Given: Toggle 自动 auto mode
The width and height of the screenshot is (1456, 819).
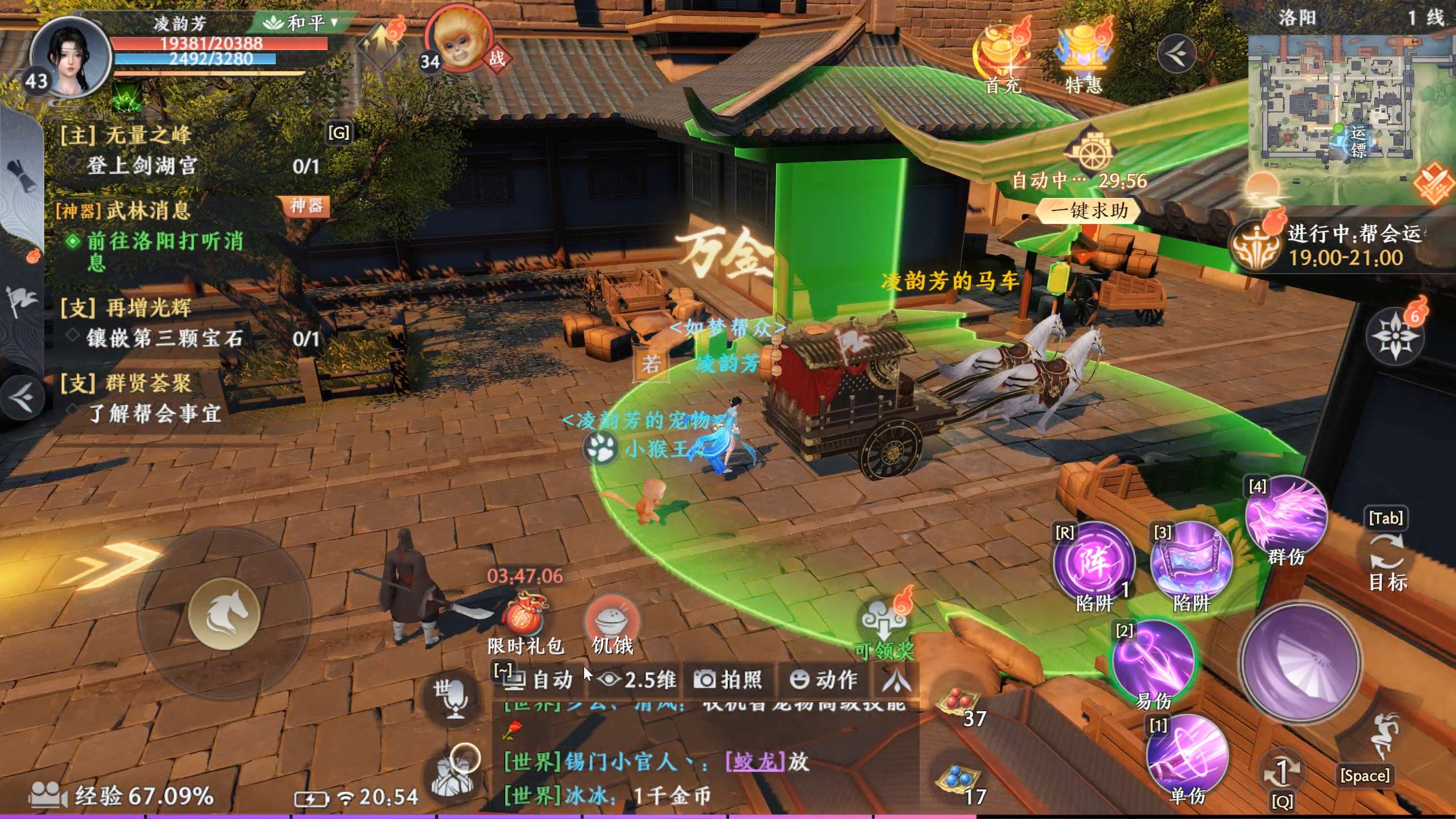Looking at the screenshot, I should (x=537, y=680).
